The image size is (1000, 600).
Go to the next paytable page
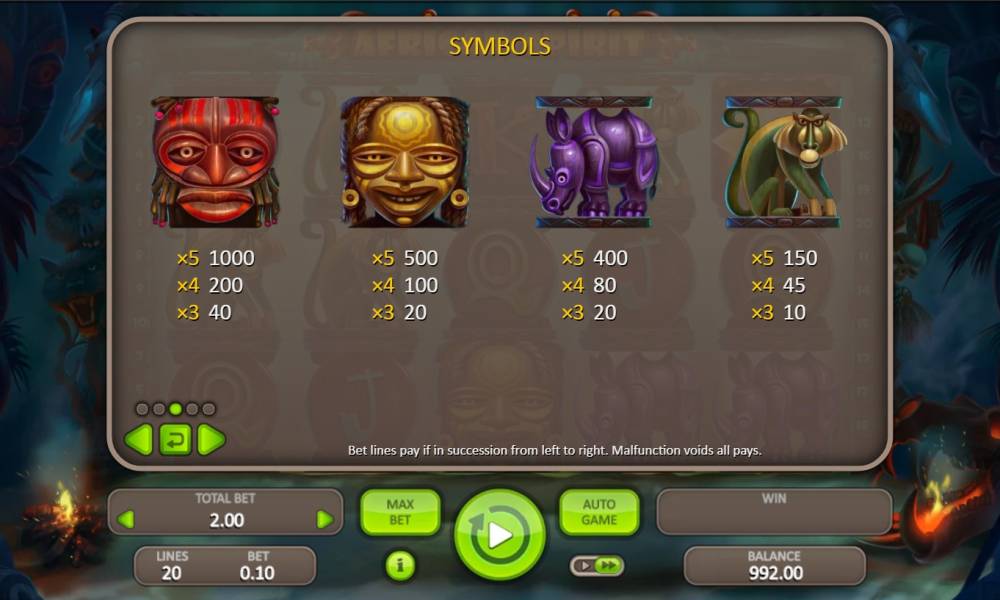(x=211, y=439)
